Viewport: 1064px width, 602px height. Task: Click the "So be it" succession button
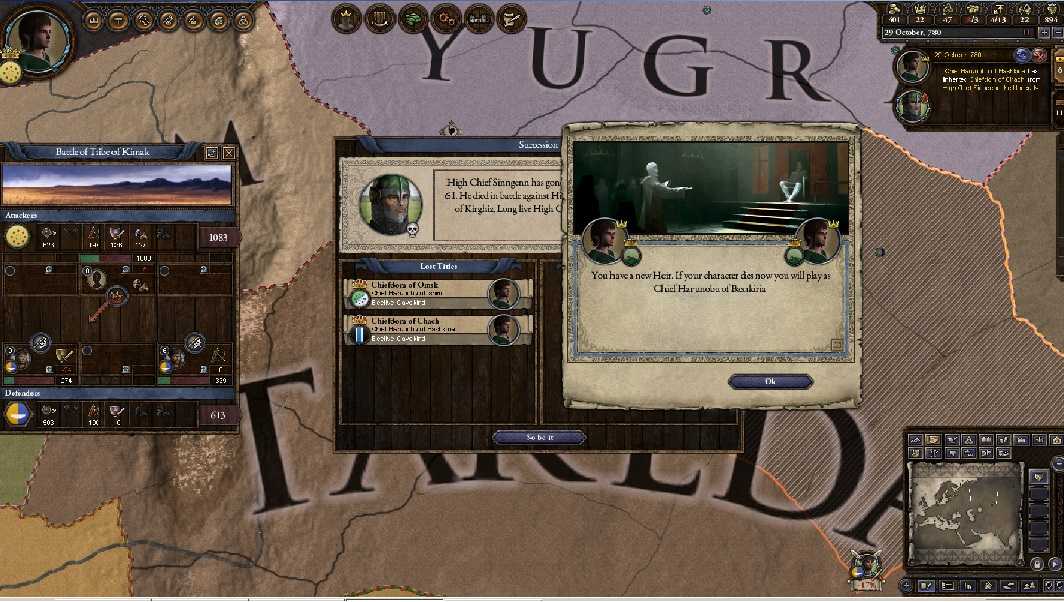(x=539, y=437)
